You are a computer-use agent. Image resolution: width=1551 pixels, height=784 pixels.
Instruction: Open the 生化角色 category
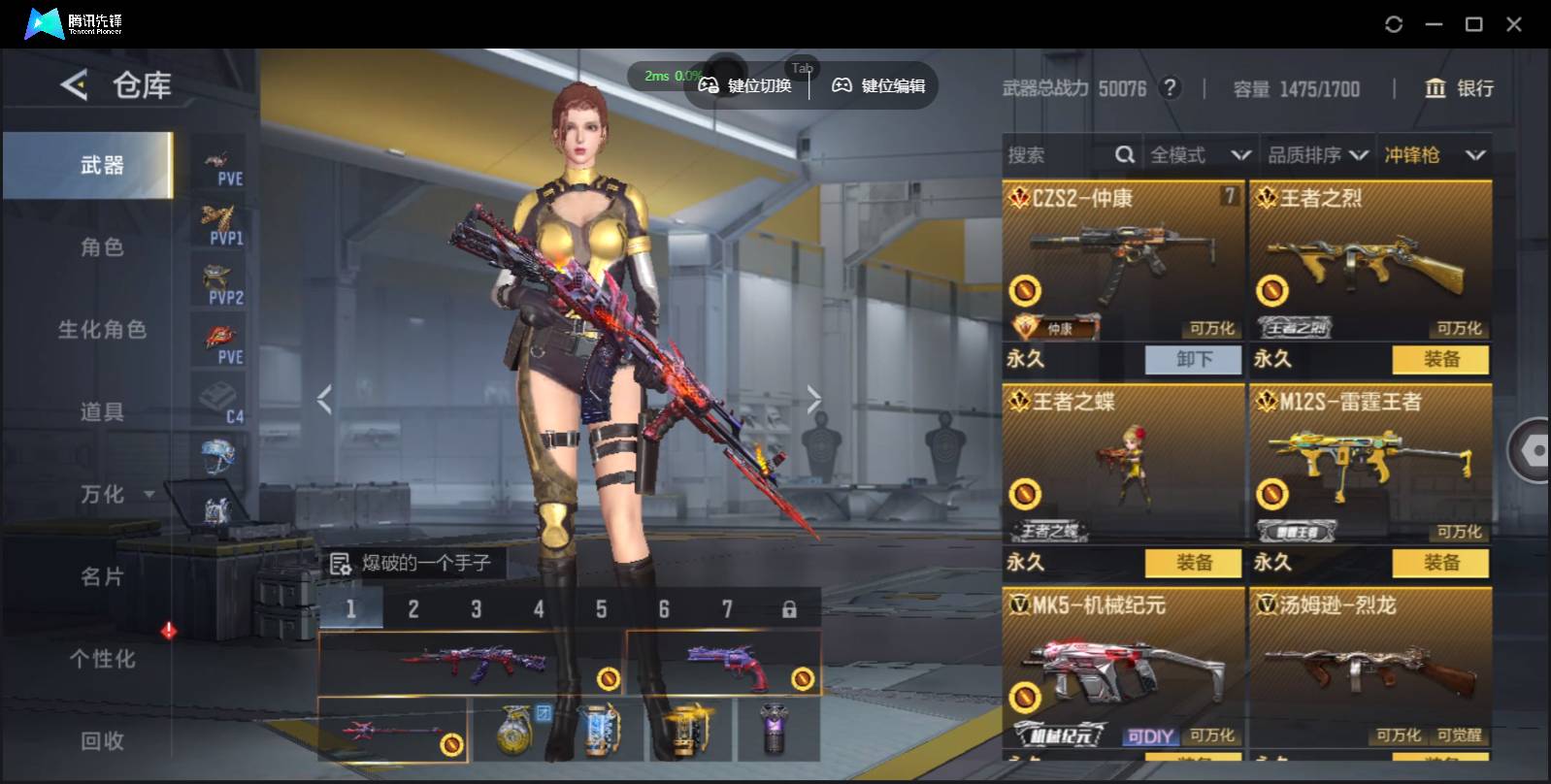point(102,330)
